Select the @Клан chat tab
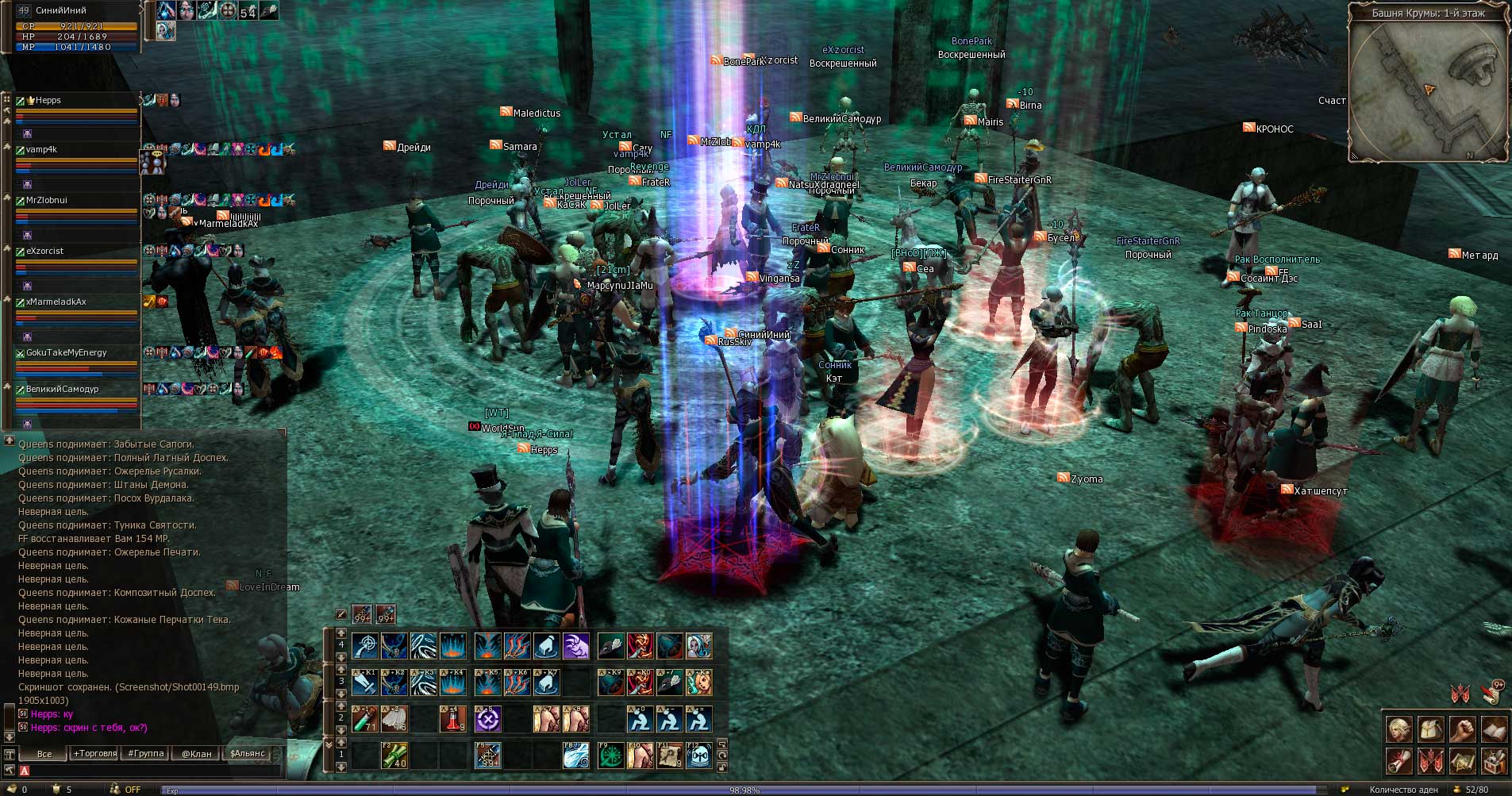 196,753
